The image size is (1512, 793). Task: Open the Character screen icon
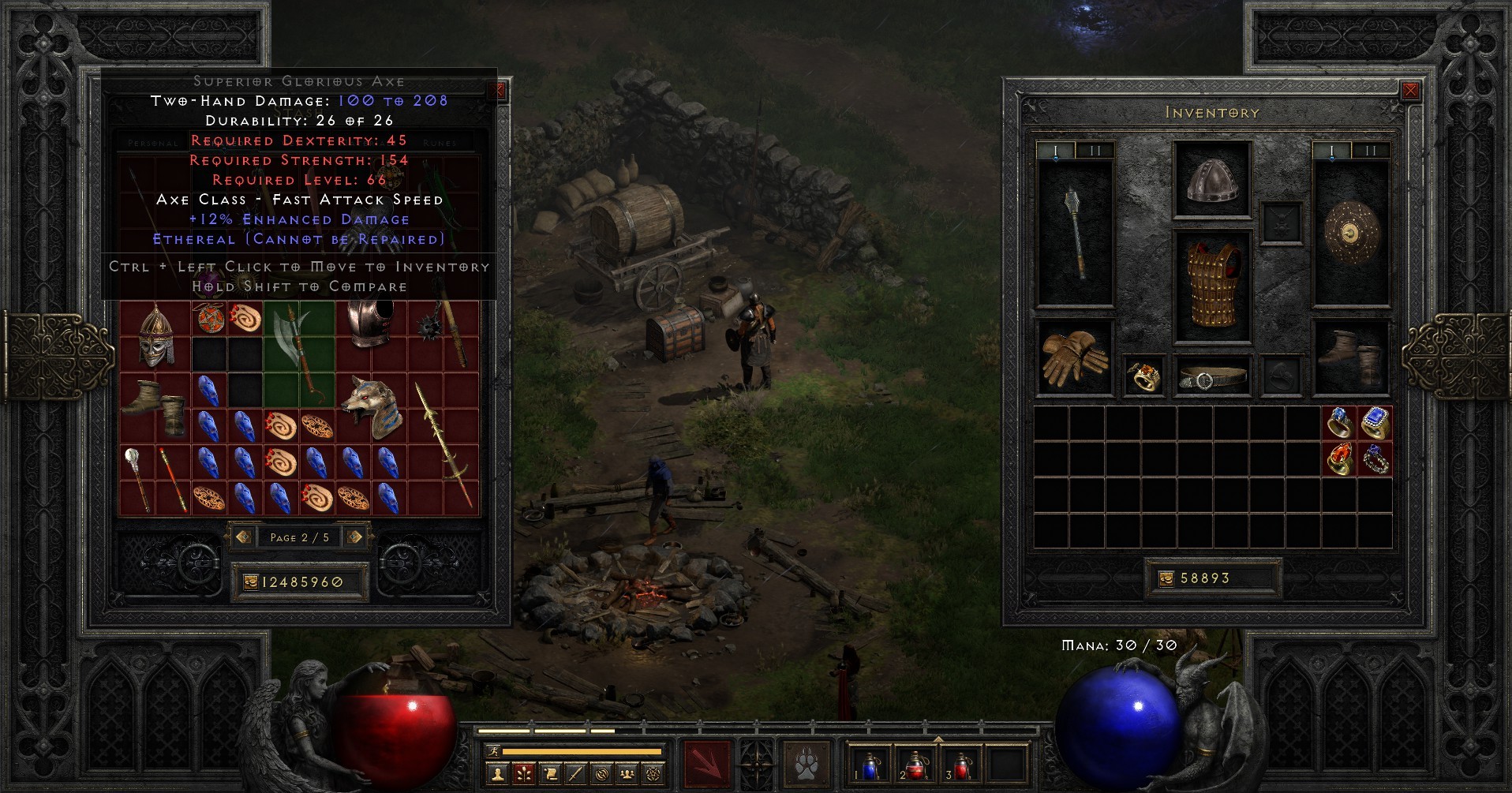pyautogui.click(x=498, y=772)
